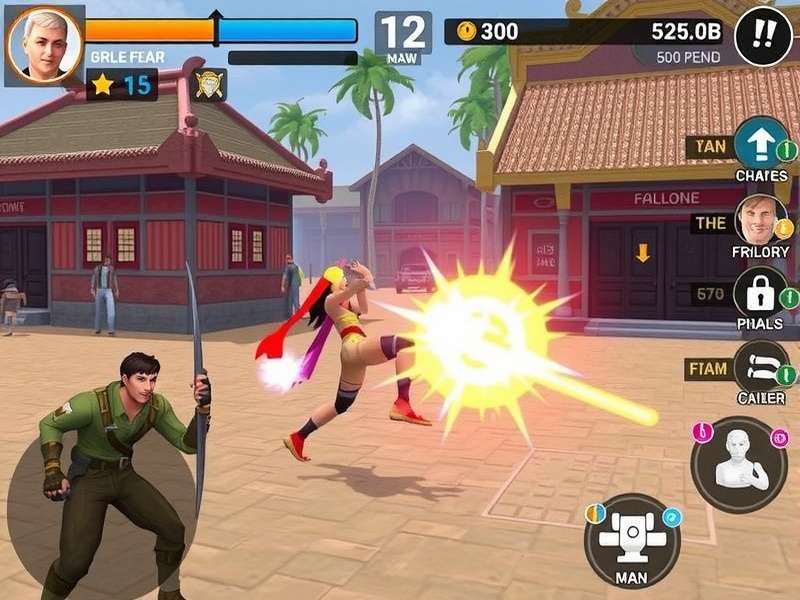
Task: Select the Frilory character portrait
Action: pyautogui.click(x=761, y=220)
